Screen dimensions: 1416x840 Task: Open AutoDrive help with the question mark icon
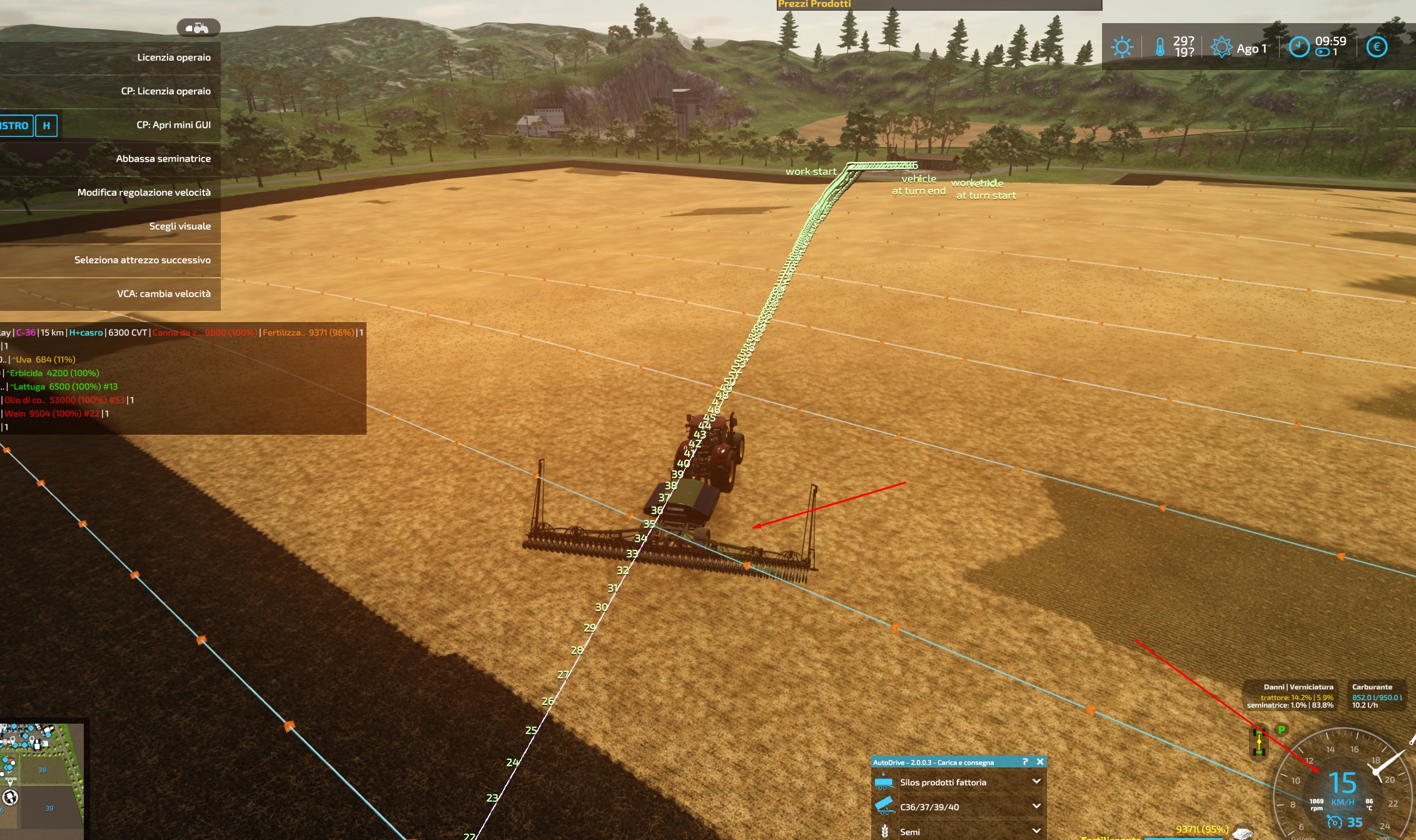[1024, 762]
